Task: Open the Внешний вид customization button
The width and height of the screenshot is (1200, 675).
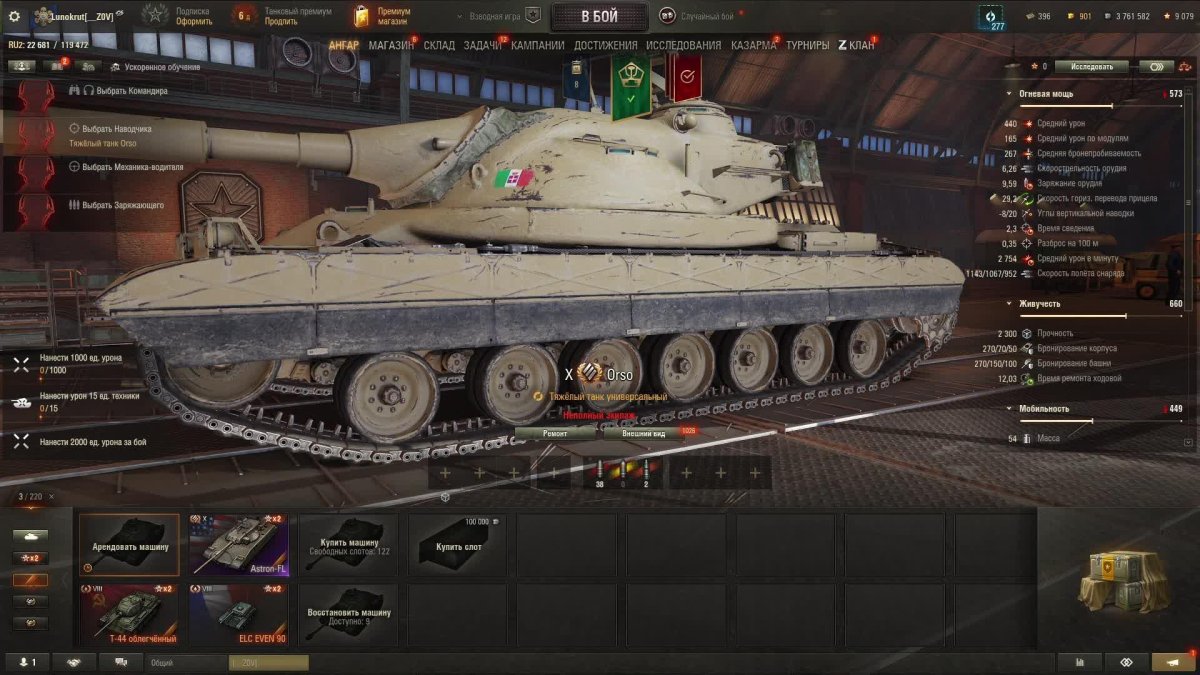Action: pyautogui.click(x=643, y=433)
